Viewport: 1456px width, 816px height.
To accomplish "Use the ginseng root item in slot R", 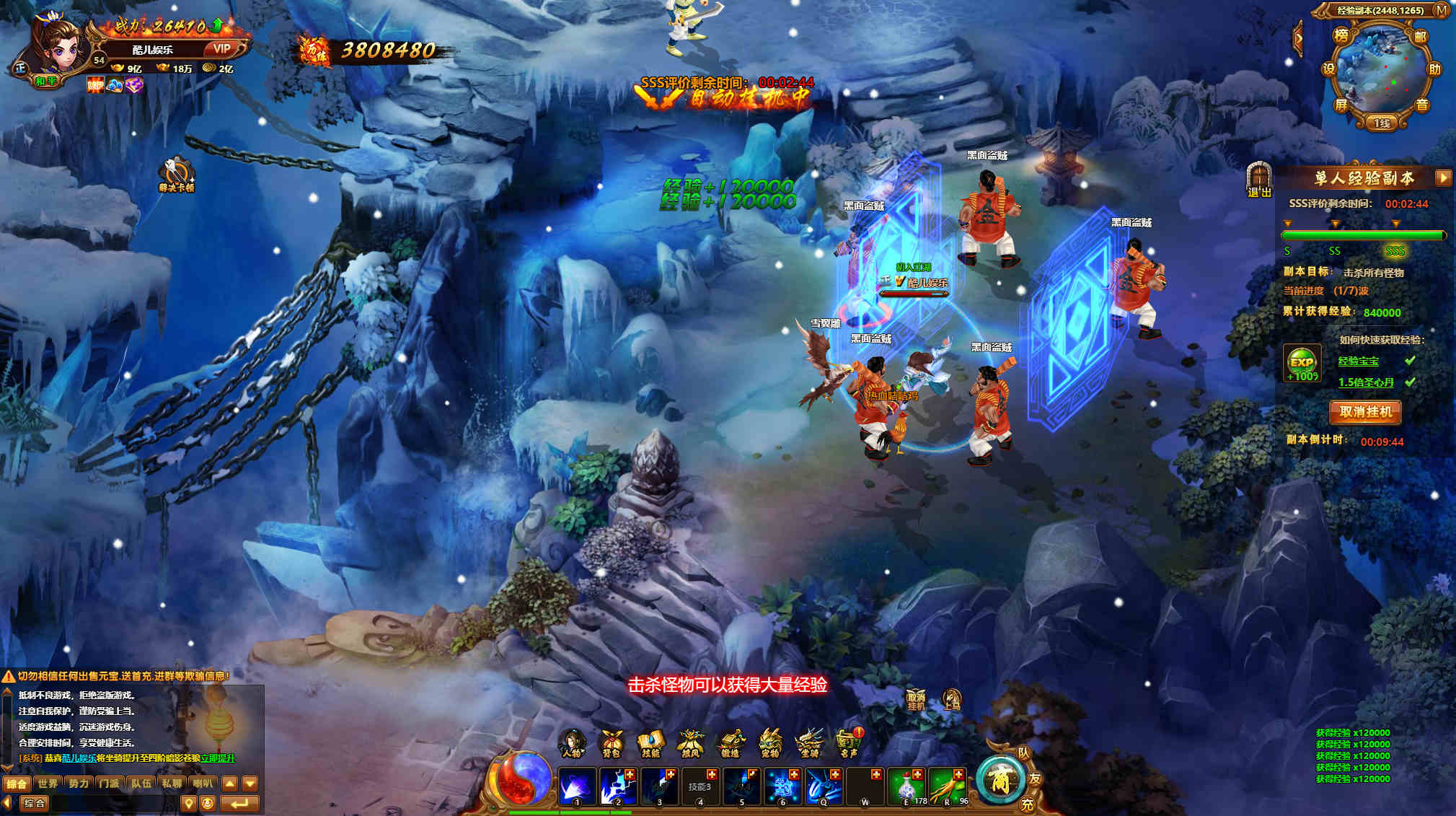I will tap(948, 786).
